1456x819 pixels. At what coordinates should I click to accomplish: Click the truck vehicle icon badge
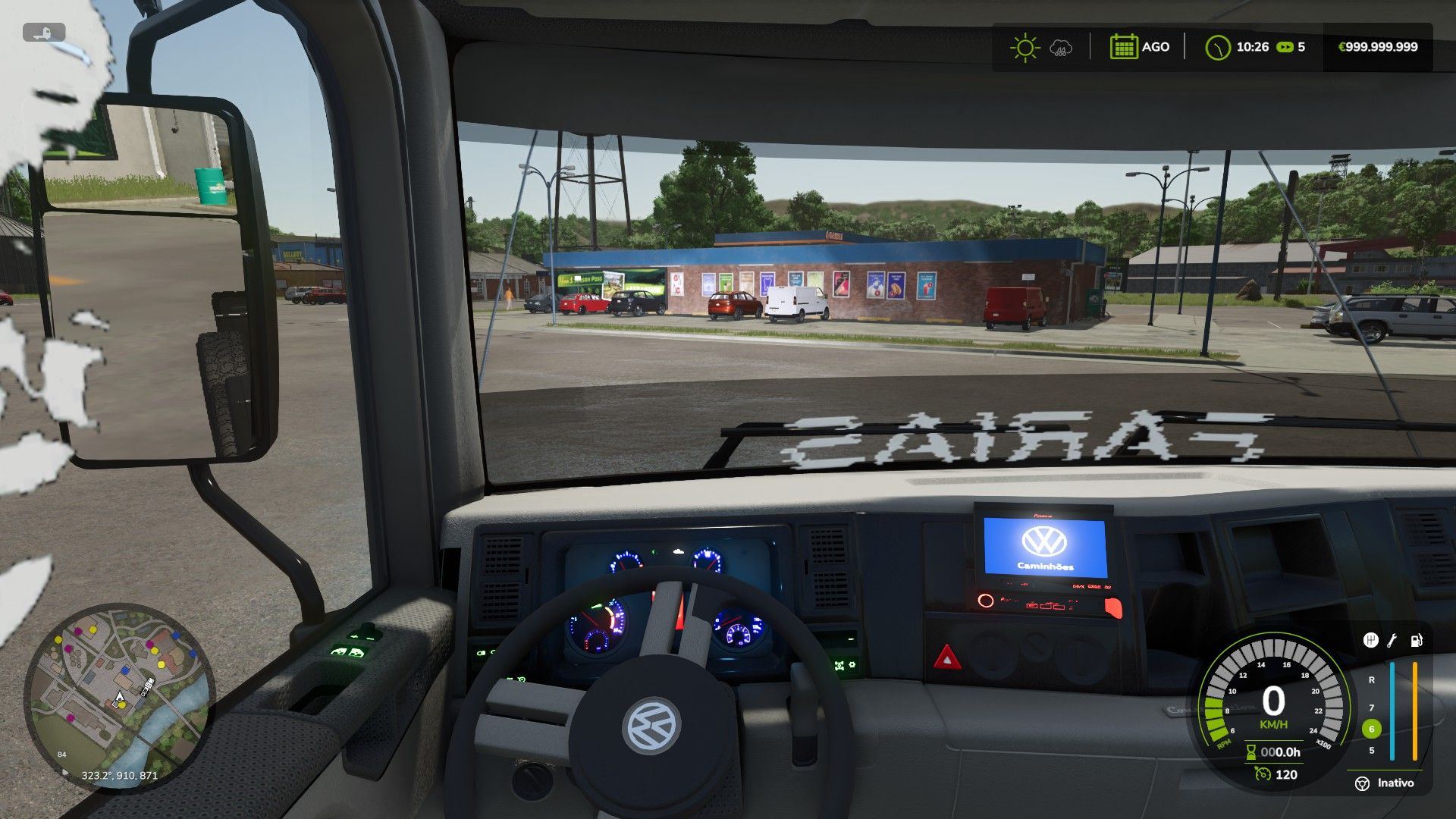coord(44,33)
